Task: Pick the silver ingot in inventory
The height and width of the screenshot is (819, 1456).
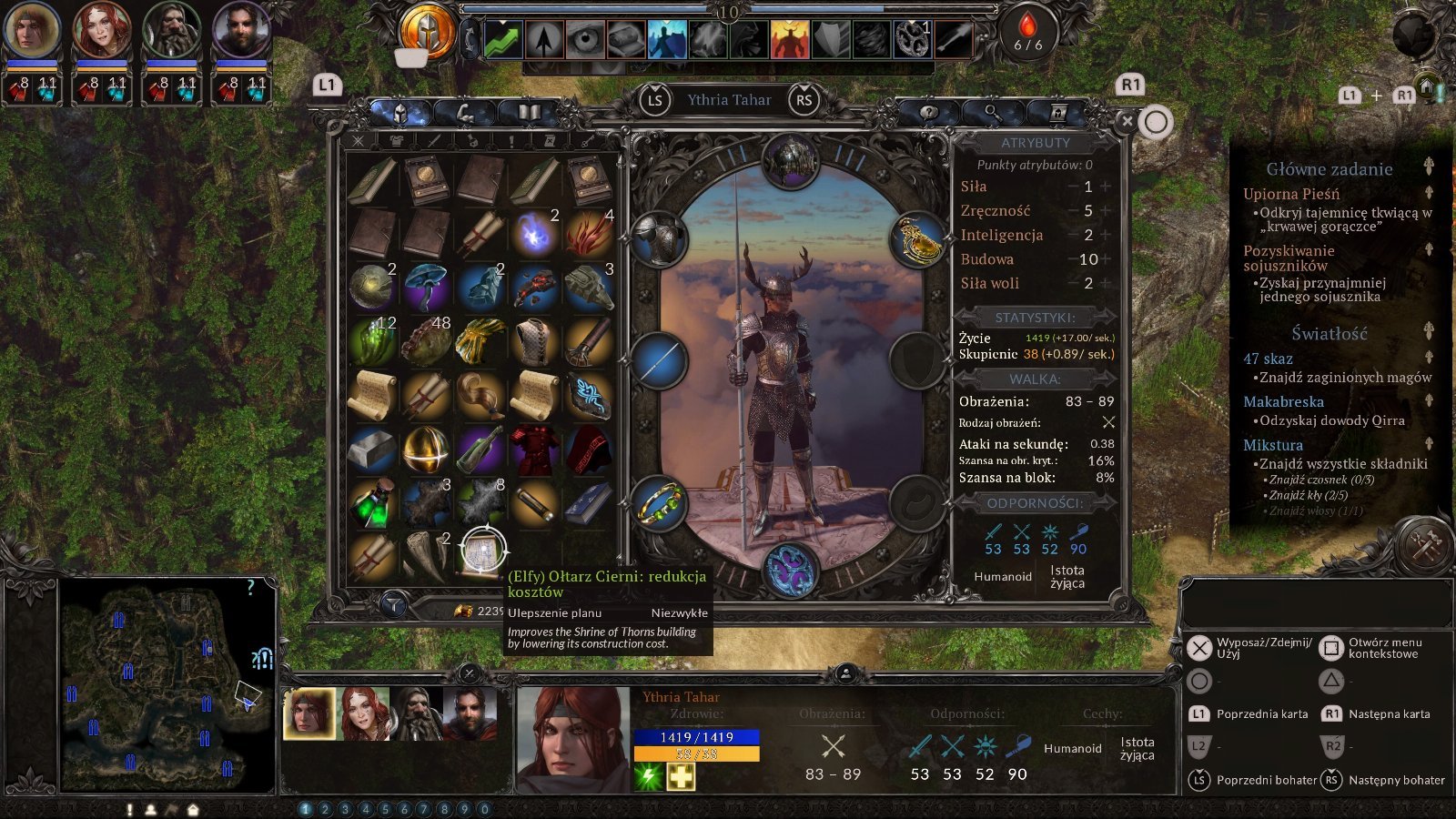Action: [371, 450]
